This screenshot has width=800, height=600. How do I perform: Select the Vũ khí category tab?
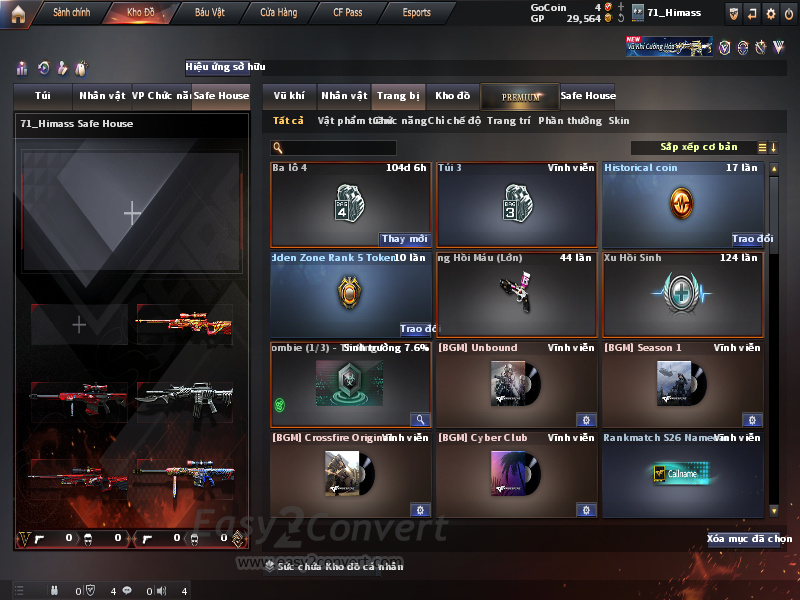[289, 96]
